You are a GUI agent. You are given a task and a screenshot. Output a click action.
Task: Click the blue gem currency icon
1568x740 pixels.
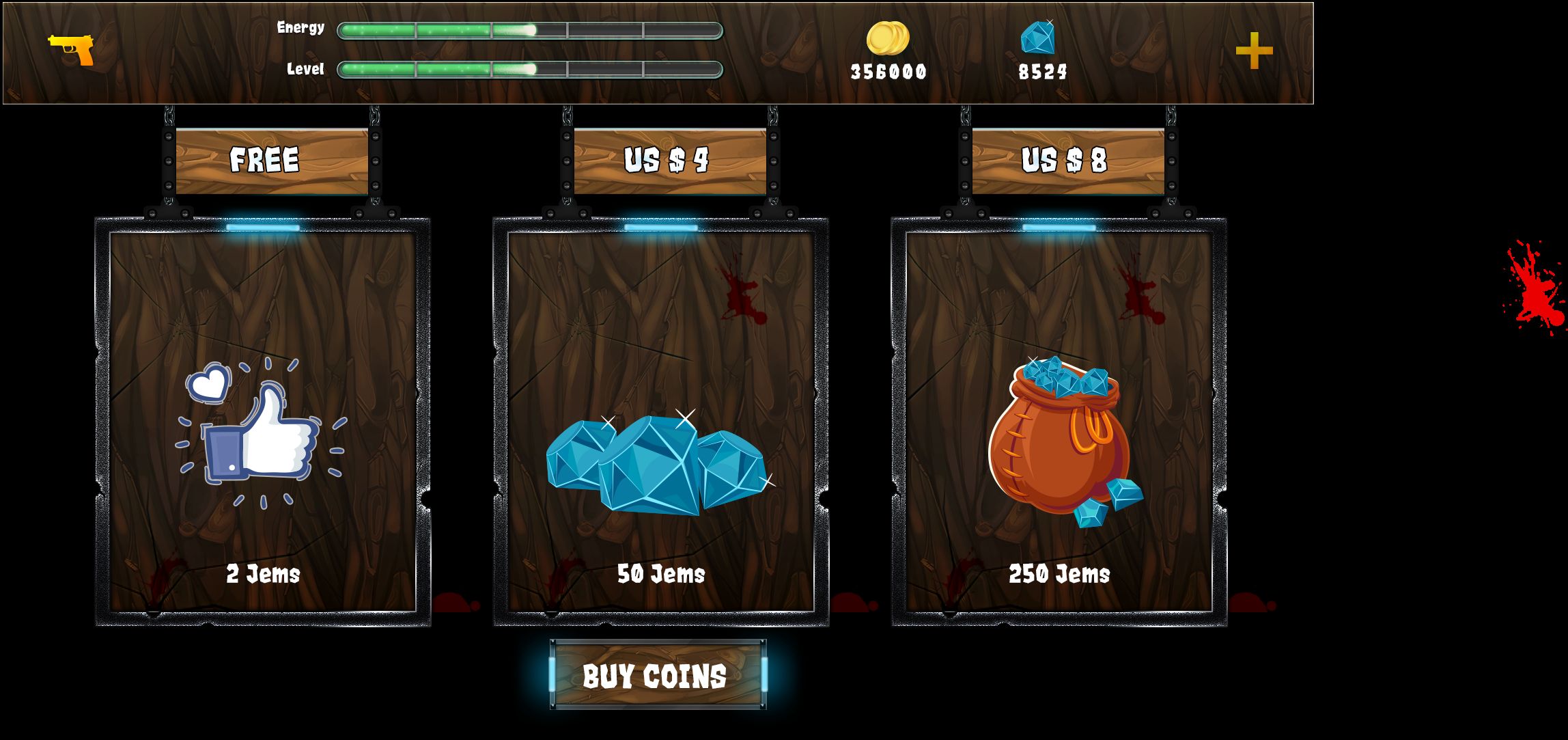click(1038, 38)
